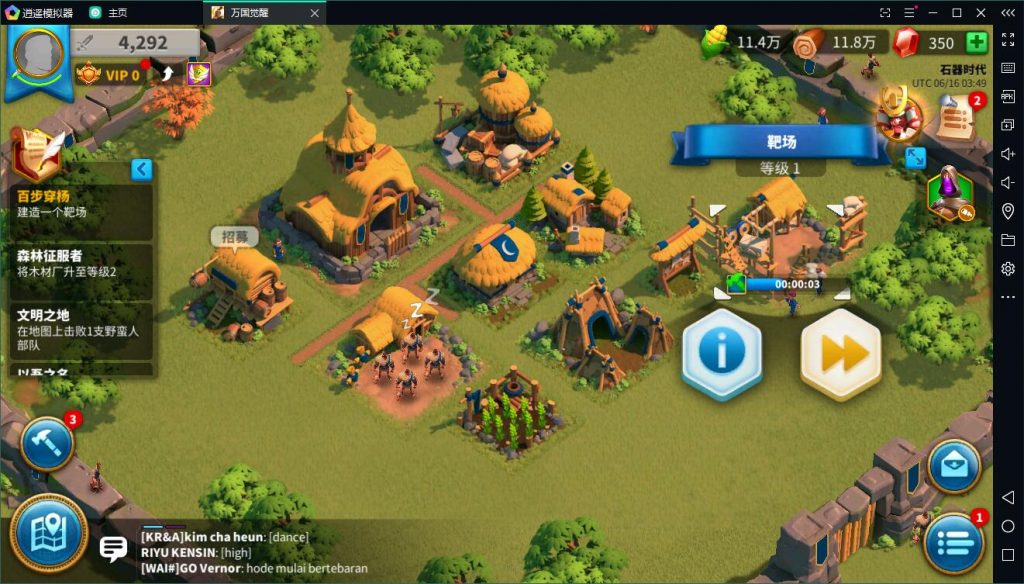Close the 万国觉醒 emulator tab
The width and height of the screenshot is (1024, 584).
[314, 13]
